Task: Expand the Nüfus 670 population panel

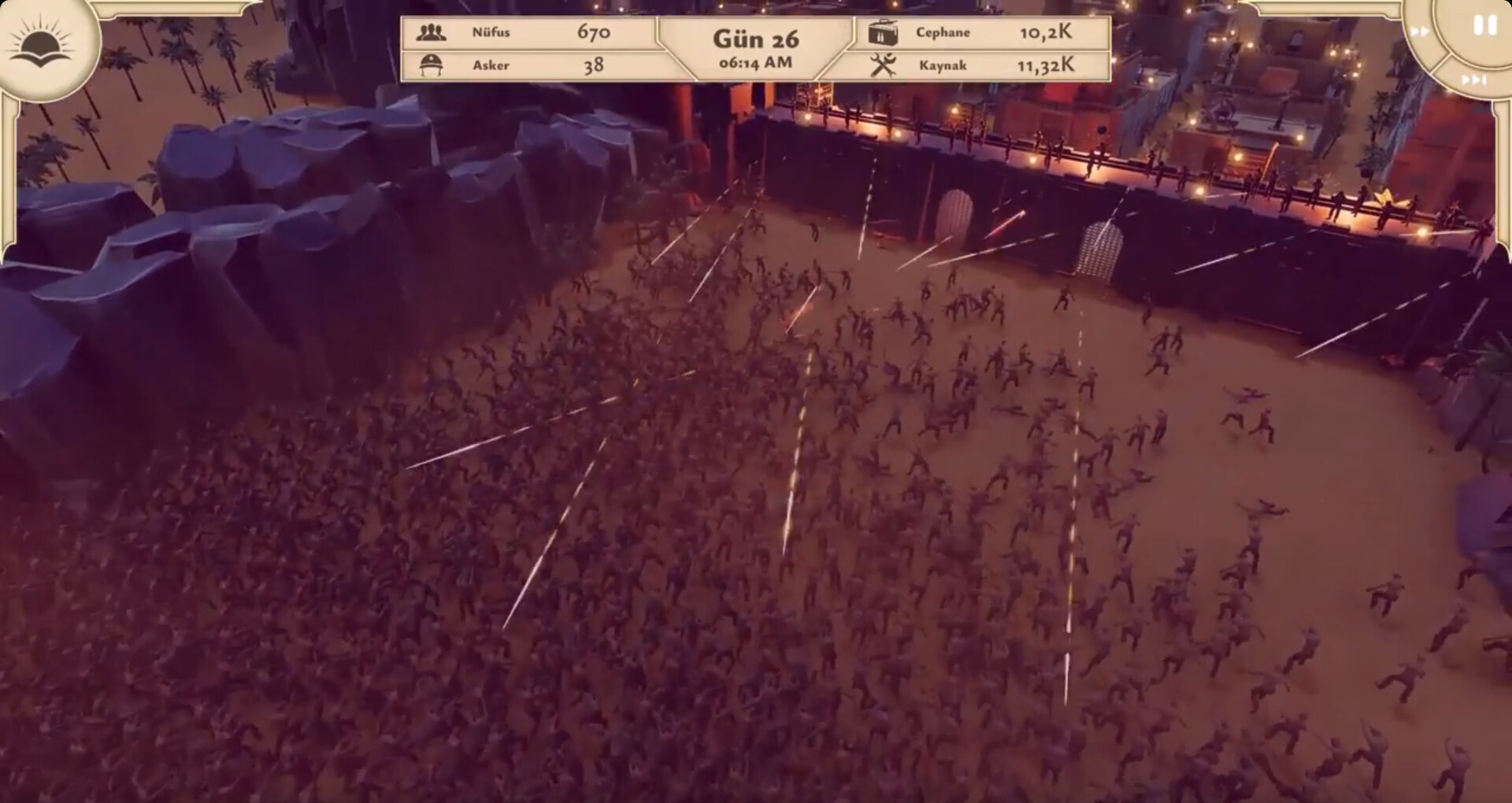Action: click(x=528, y=32)
